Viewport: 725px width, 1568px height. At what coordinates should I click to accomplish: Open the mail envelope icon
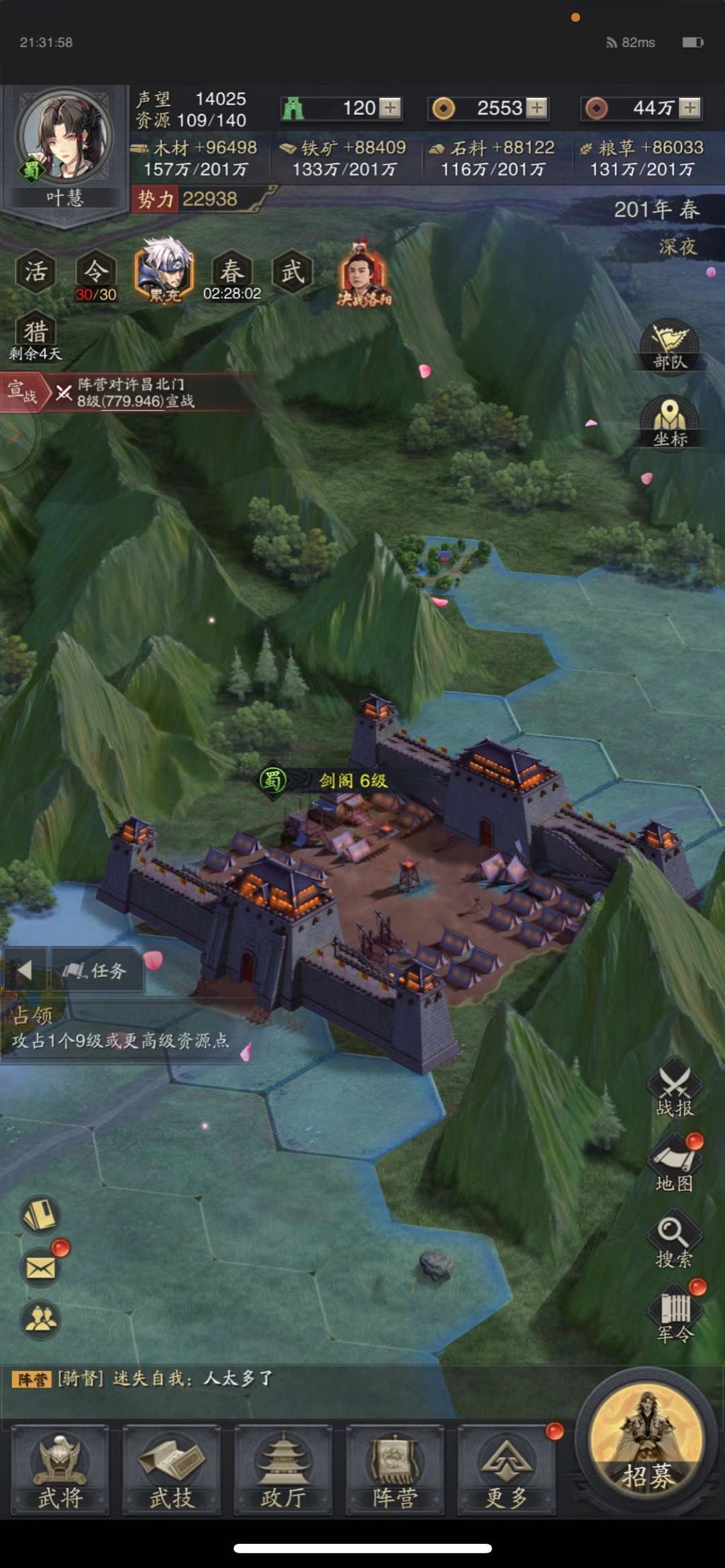(x=41, y=1267)
